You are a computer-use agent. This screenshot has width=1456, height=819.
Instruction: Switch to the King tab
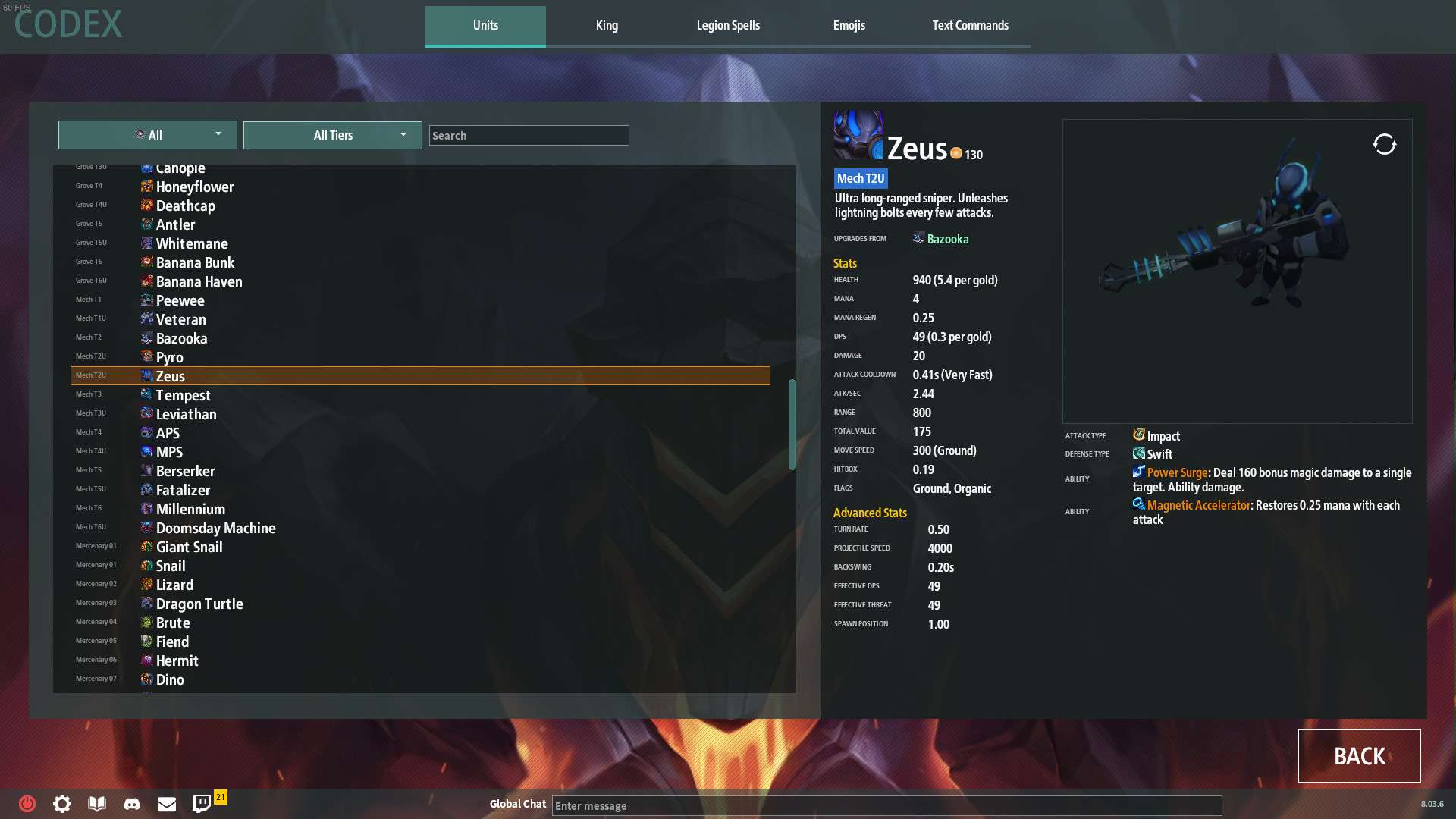pyautogui.click(x=607, y=26)
